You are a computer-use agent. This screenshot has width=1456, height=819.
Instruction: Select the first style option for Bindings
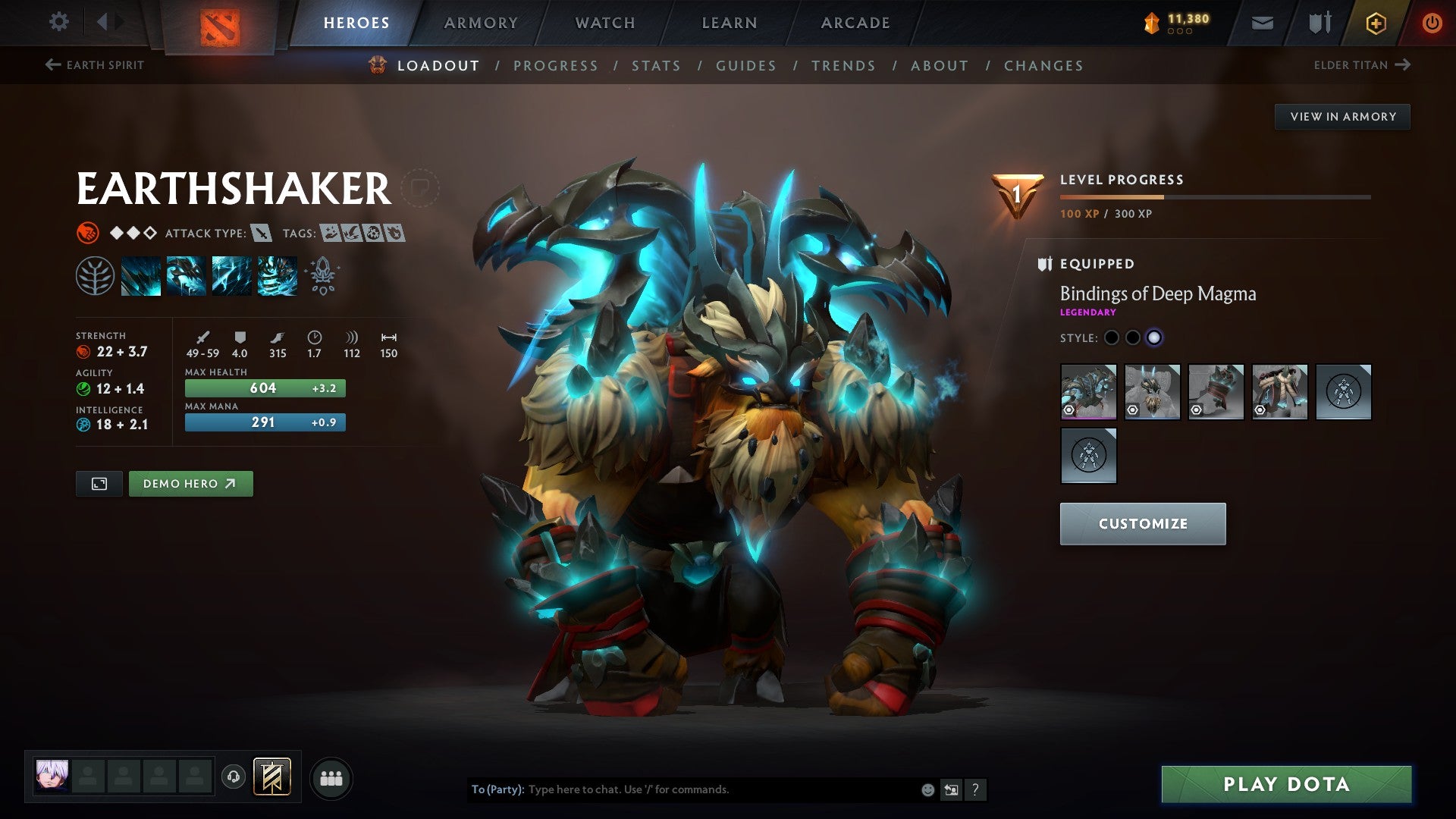1112,339
